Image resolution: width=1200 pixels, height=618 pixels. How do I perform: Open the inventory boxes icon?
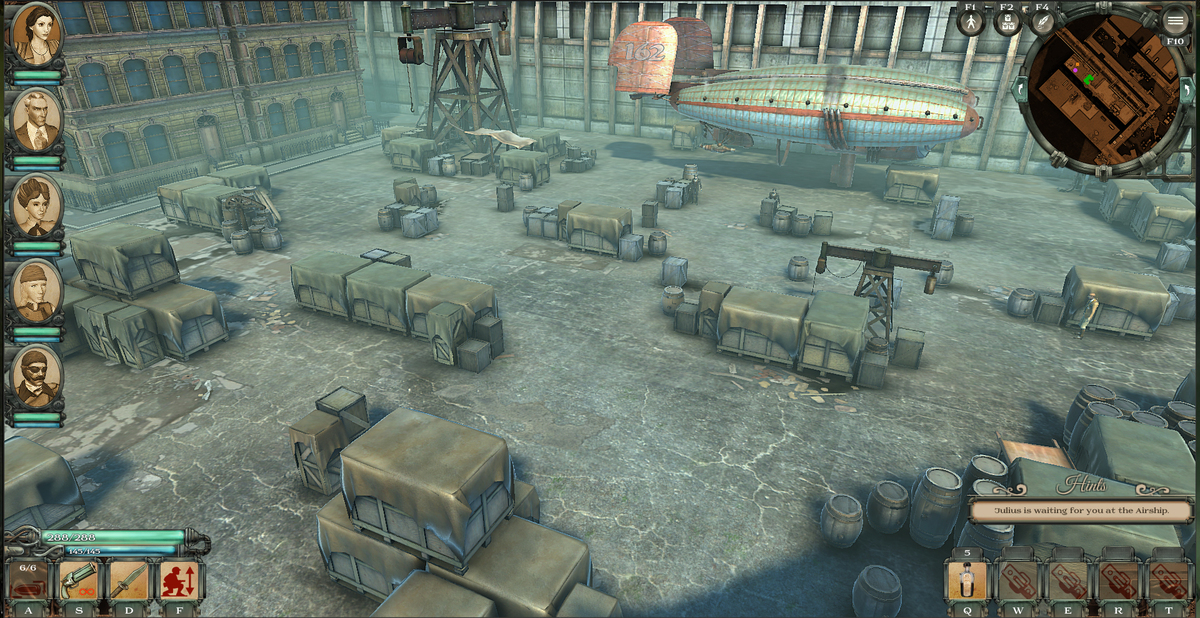(x=1007, y=22)
